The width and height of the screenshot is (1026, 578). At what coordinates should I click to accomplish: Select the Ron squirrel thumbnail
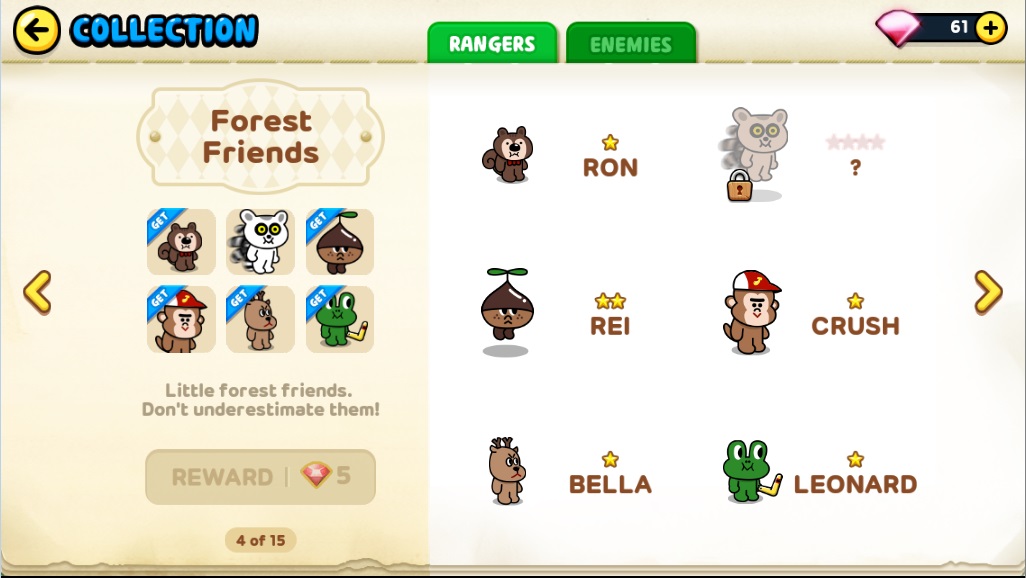(181, 242)
